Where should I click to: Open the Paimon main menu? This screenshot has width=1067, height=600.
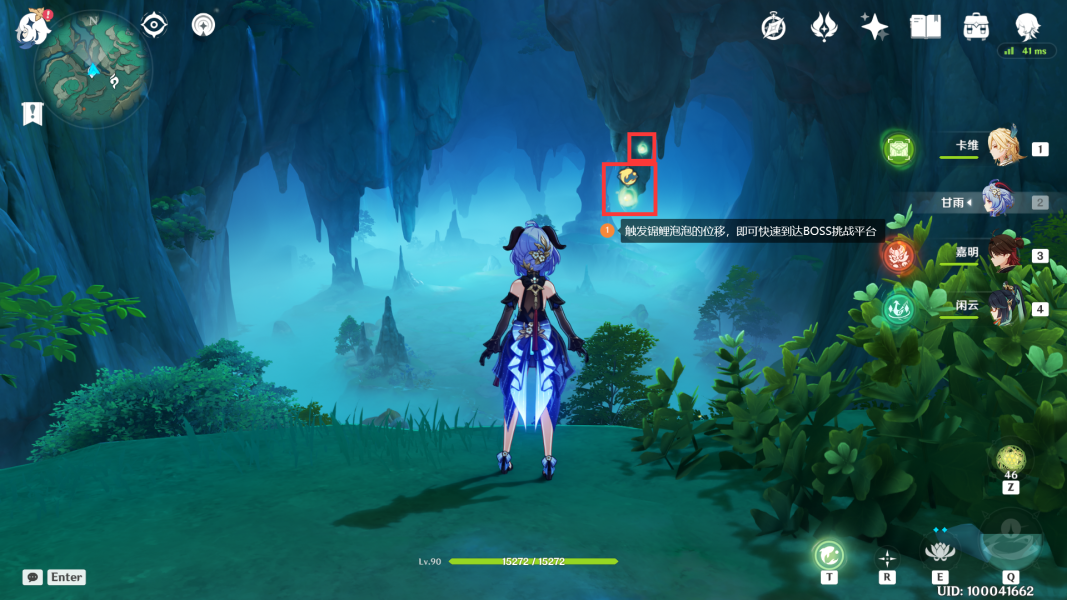point(32,27)
